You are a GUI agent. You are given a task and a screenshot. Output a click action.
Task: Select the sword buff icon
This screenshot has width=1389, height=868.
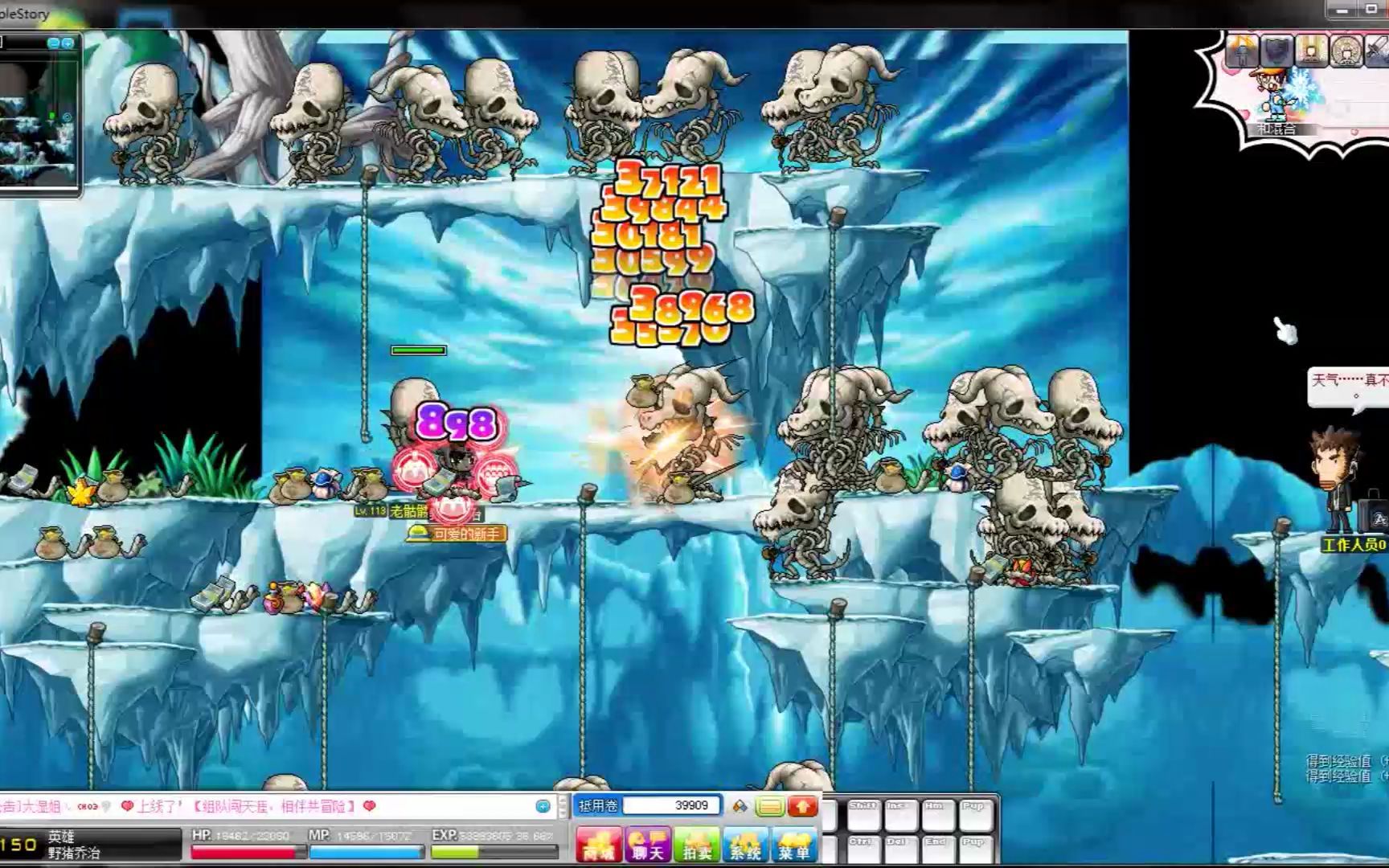1379,51
